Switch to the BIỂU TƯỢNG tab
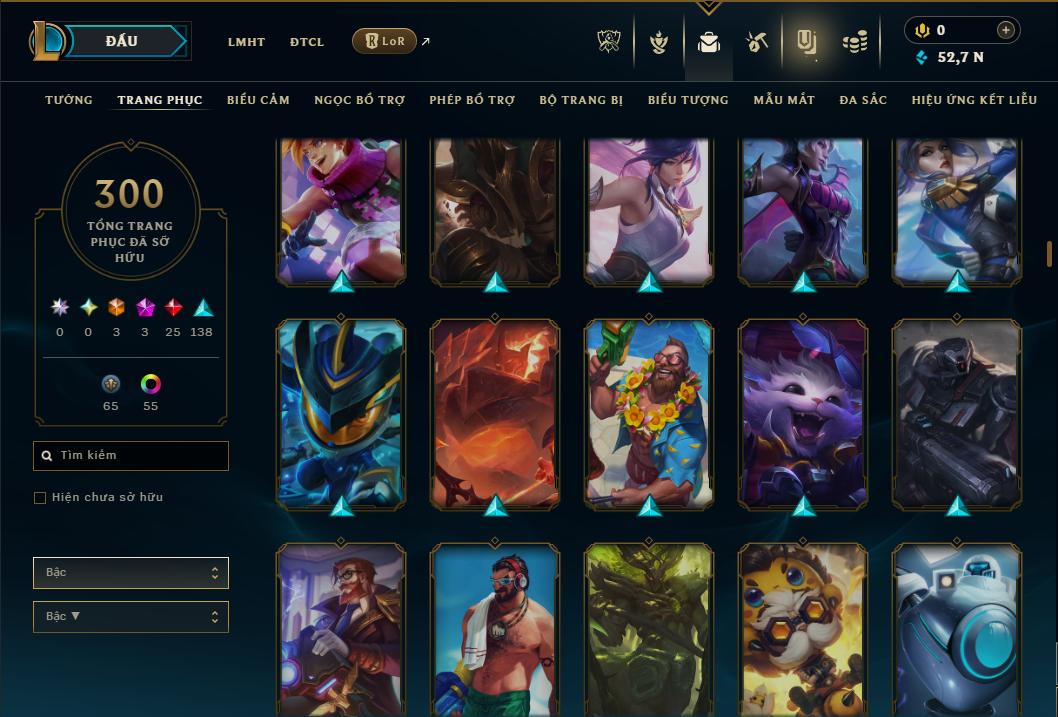This screenshot has height=717, width=1058. (x=688, y=100)
